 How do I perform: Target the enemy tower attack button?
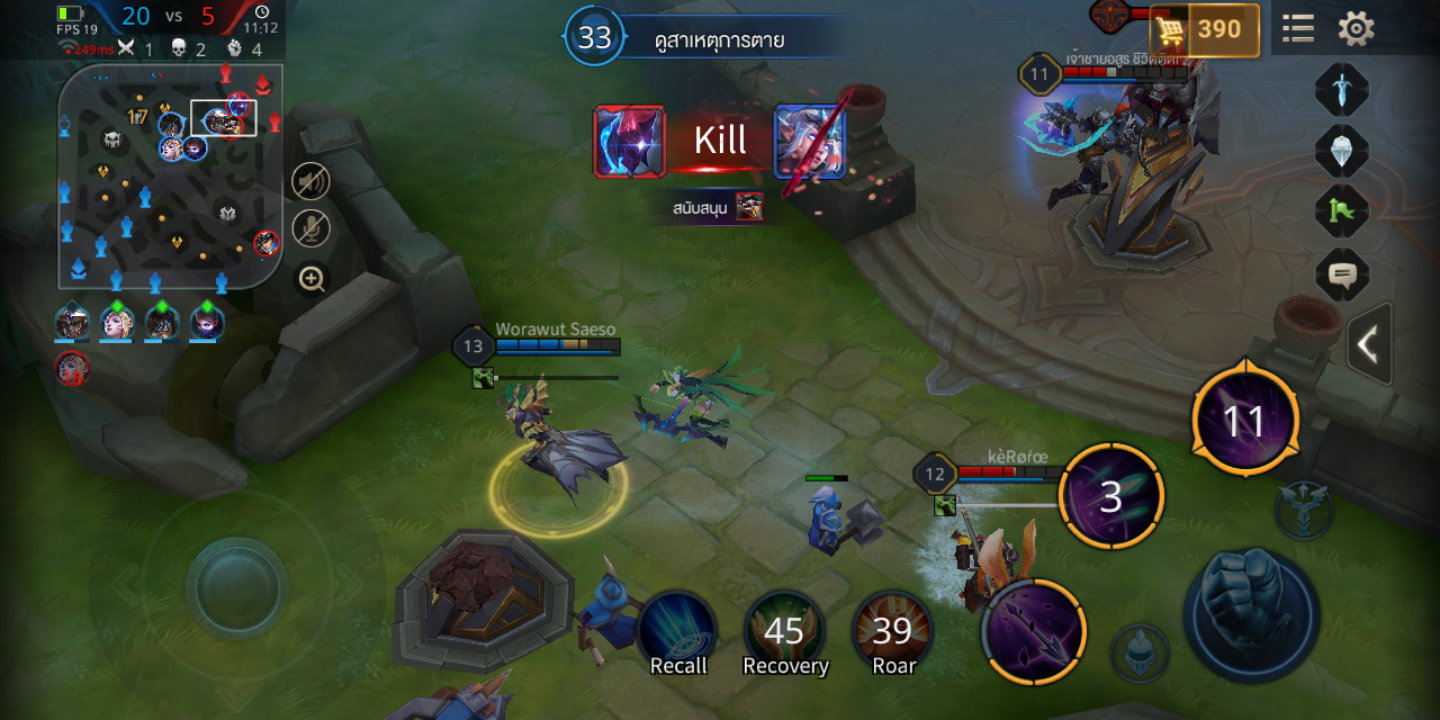pos(1303,509)
